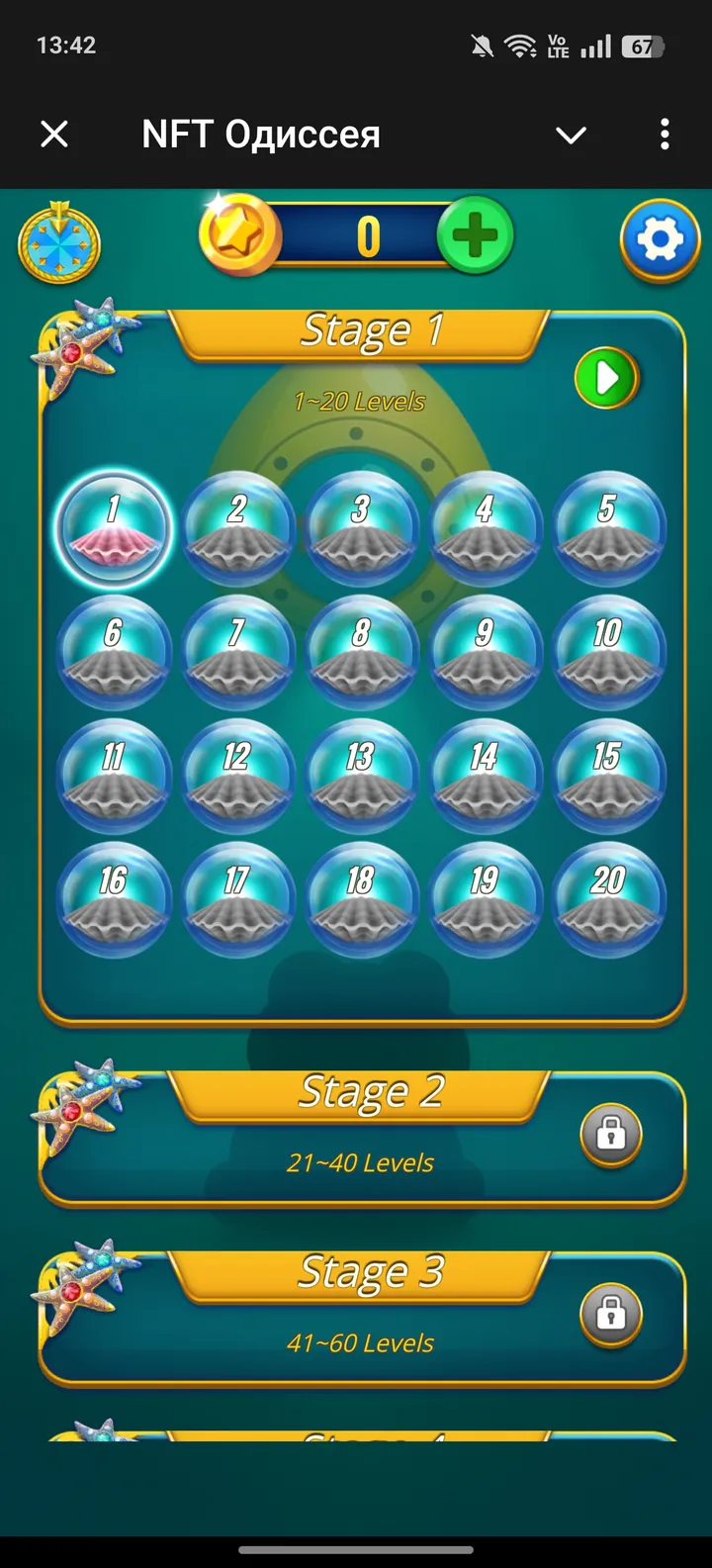Open the Stage 3 banner
The height and width of the screenshot is (1568, 712).
[x=361, y=1275]
